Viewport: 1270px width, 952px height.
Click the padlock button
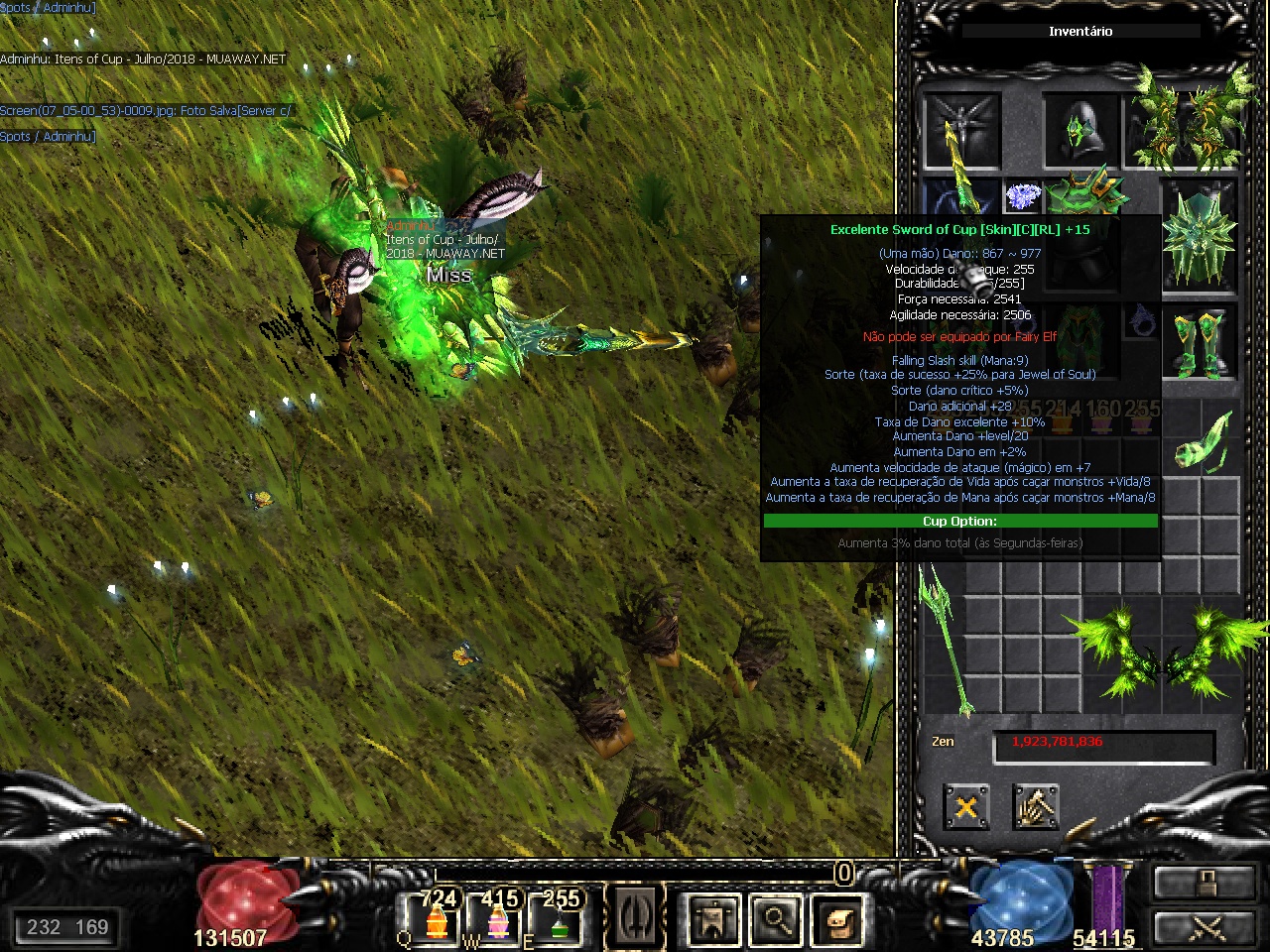pyautogui.click(x=1205, y=881)
